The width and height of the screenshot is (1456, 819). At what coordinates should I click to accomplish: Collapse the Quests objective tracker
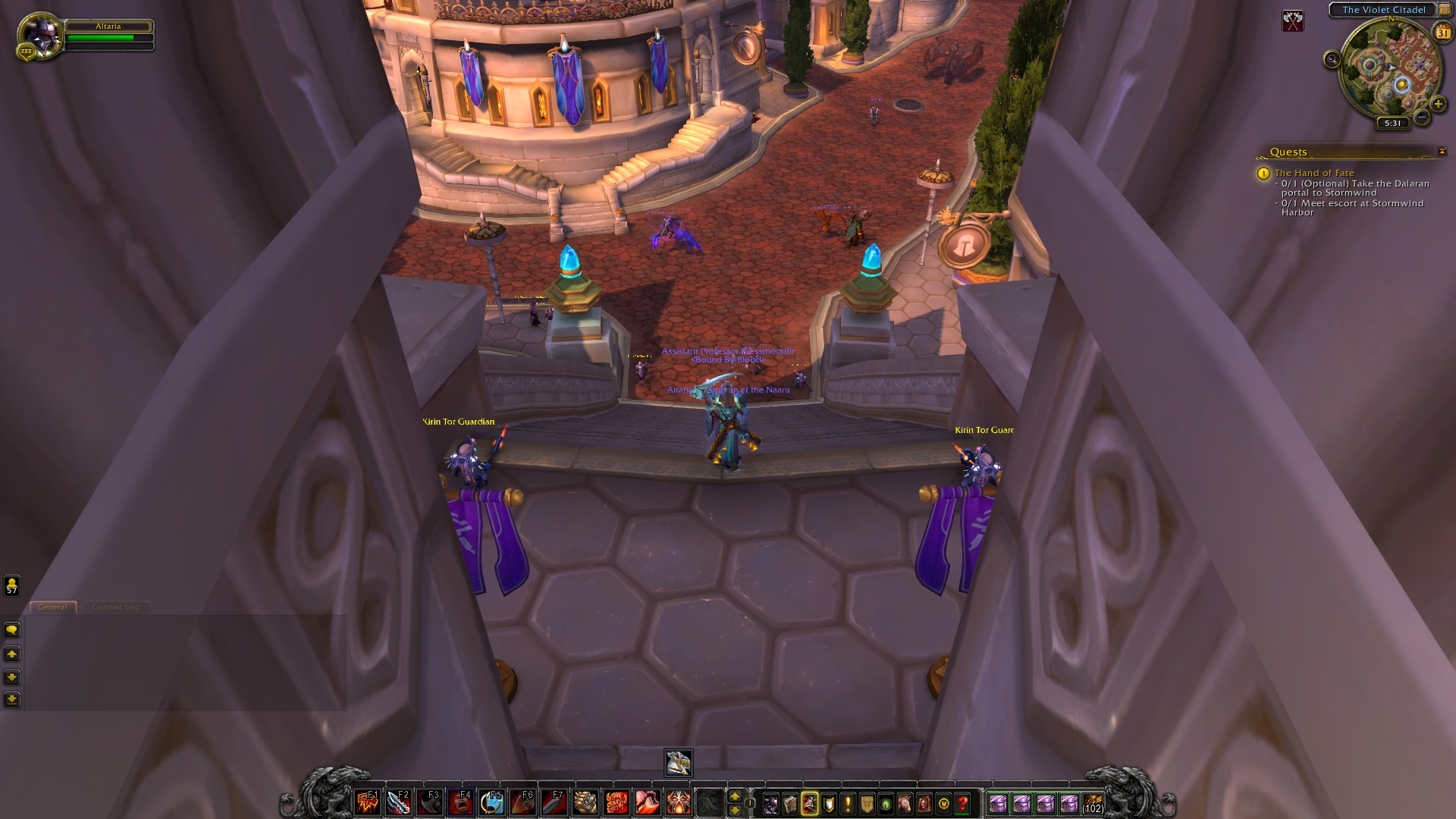[1442, 151]
